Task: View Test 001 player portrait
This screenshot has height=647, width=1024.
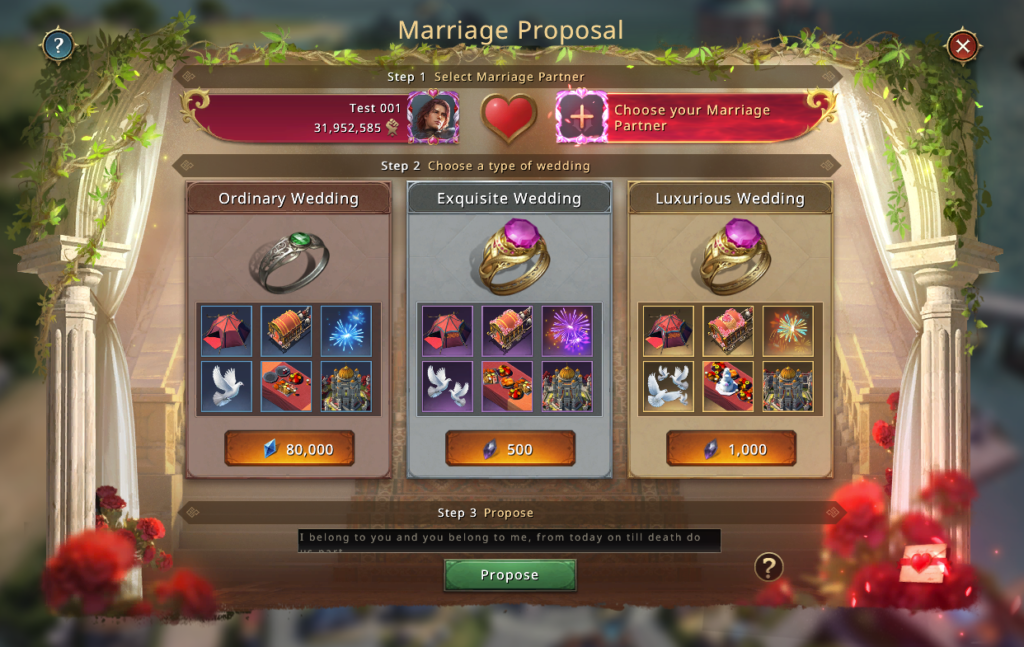Action: [x=433, y=117]
